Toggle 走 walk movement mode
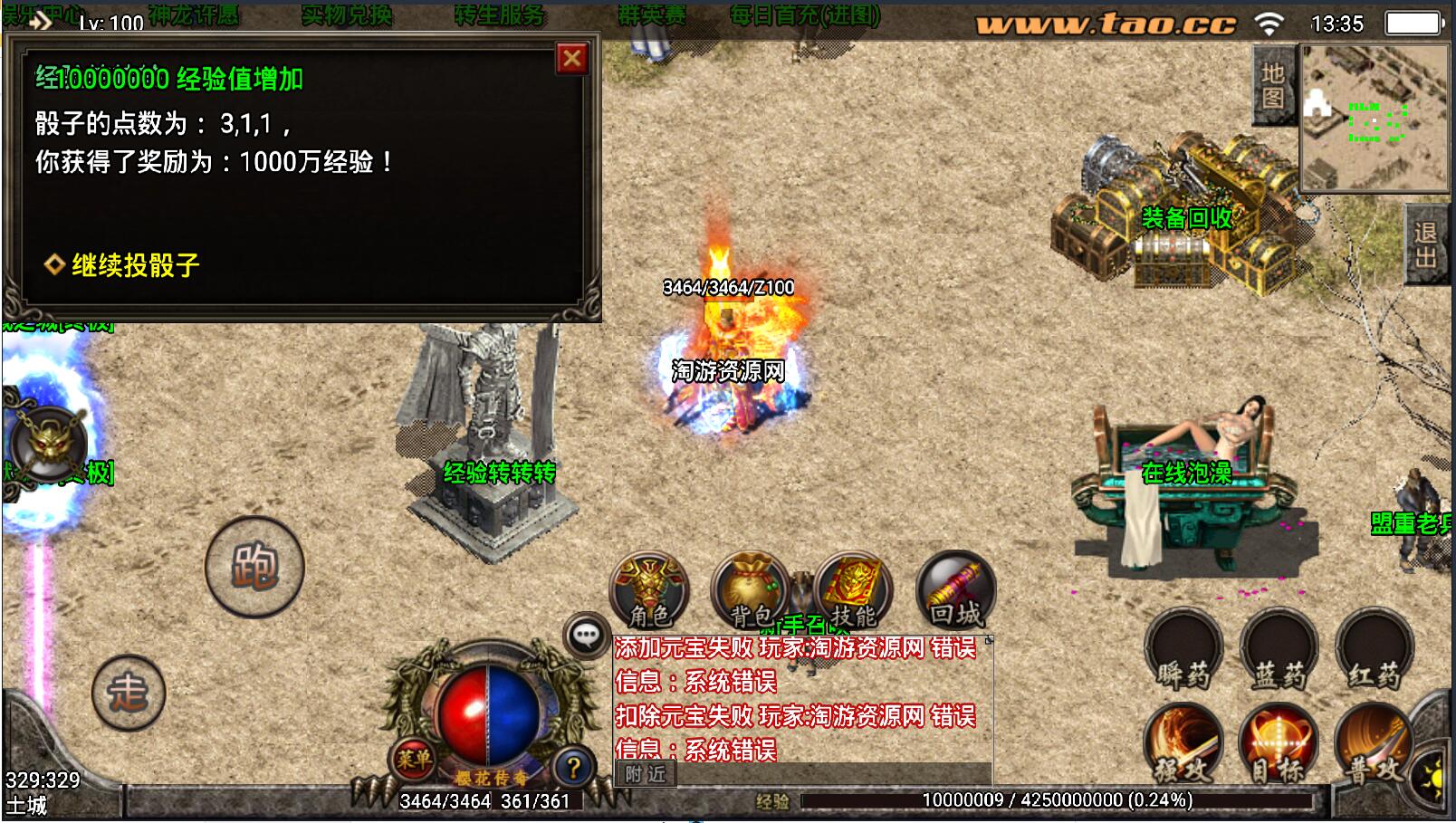 129,692
